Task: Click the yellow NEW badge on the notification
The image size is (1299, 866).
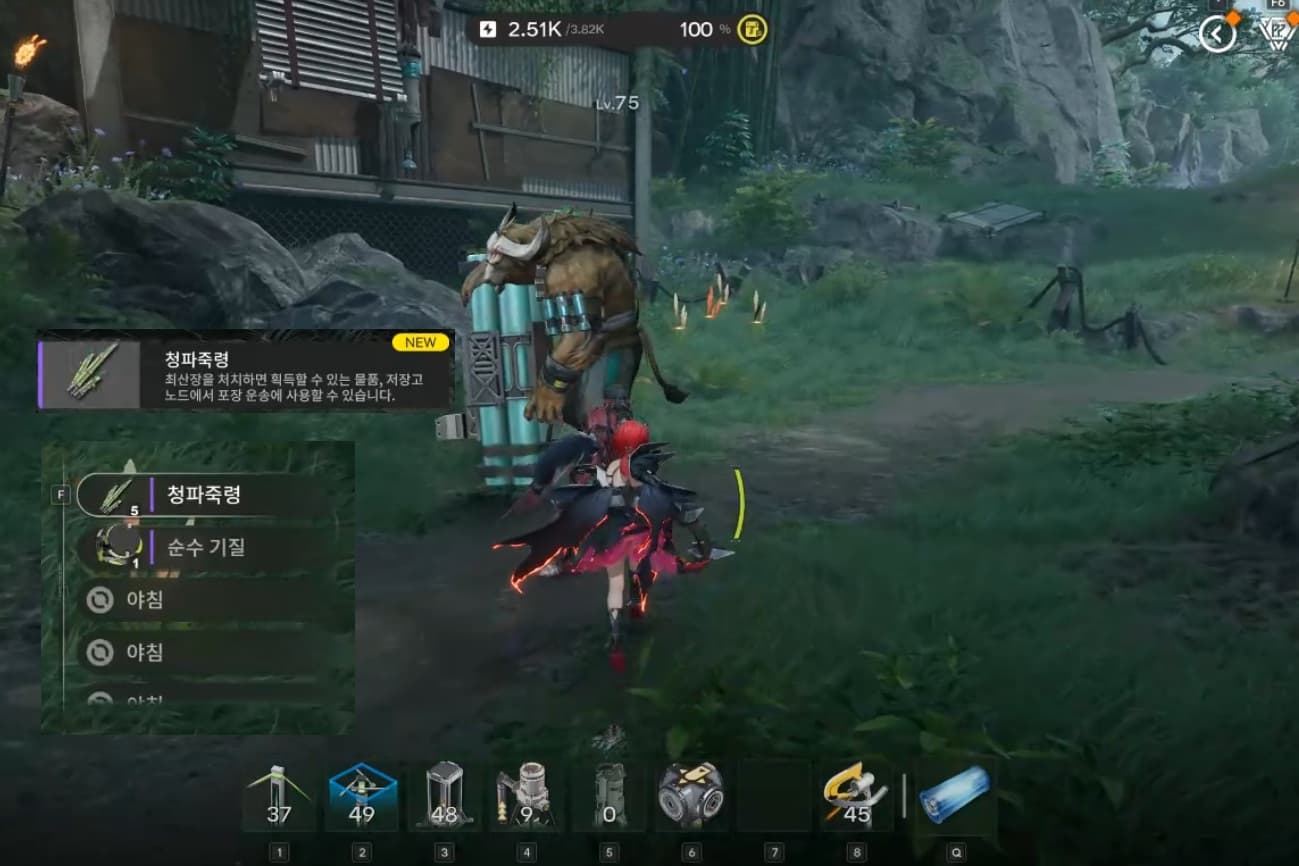Action: coord(420,342)
